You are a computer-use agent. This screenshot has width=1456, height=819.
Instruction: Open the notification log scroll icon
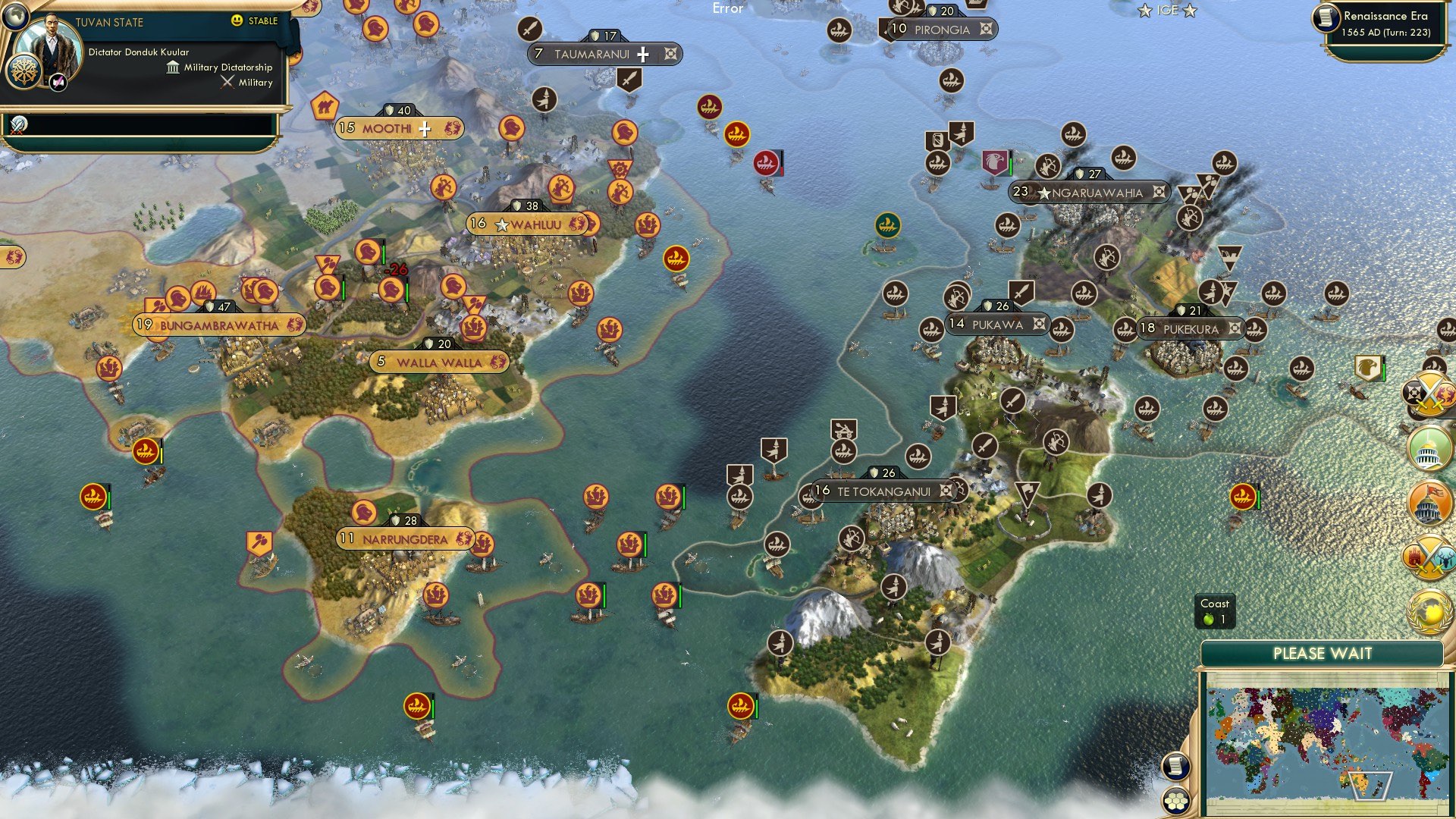pos(1175,767)
